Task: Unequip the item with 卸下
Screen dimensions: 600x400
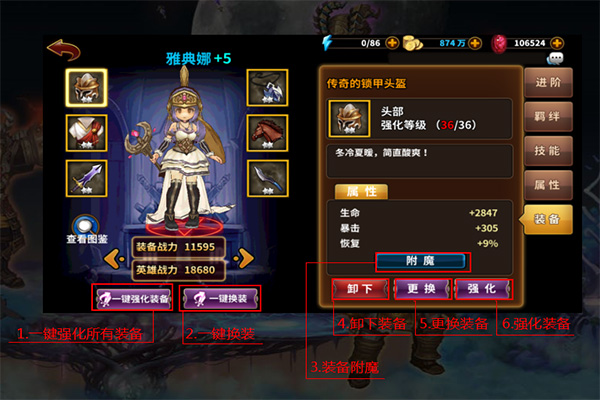Action: pos(359,289)
